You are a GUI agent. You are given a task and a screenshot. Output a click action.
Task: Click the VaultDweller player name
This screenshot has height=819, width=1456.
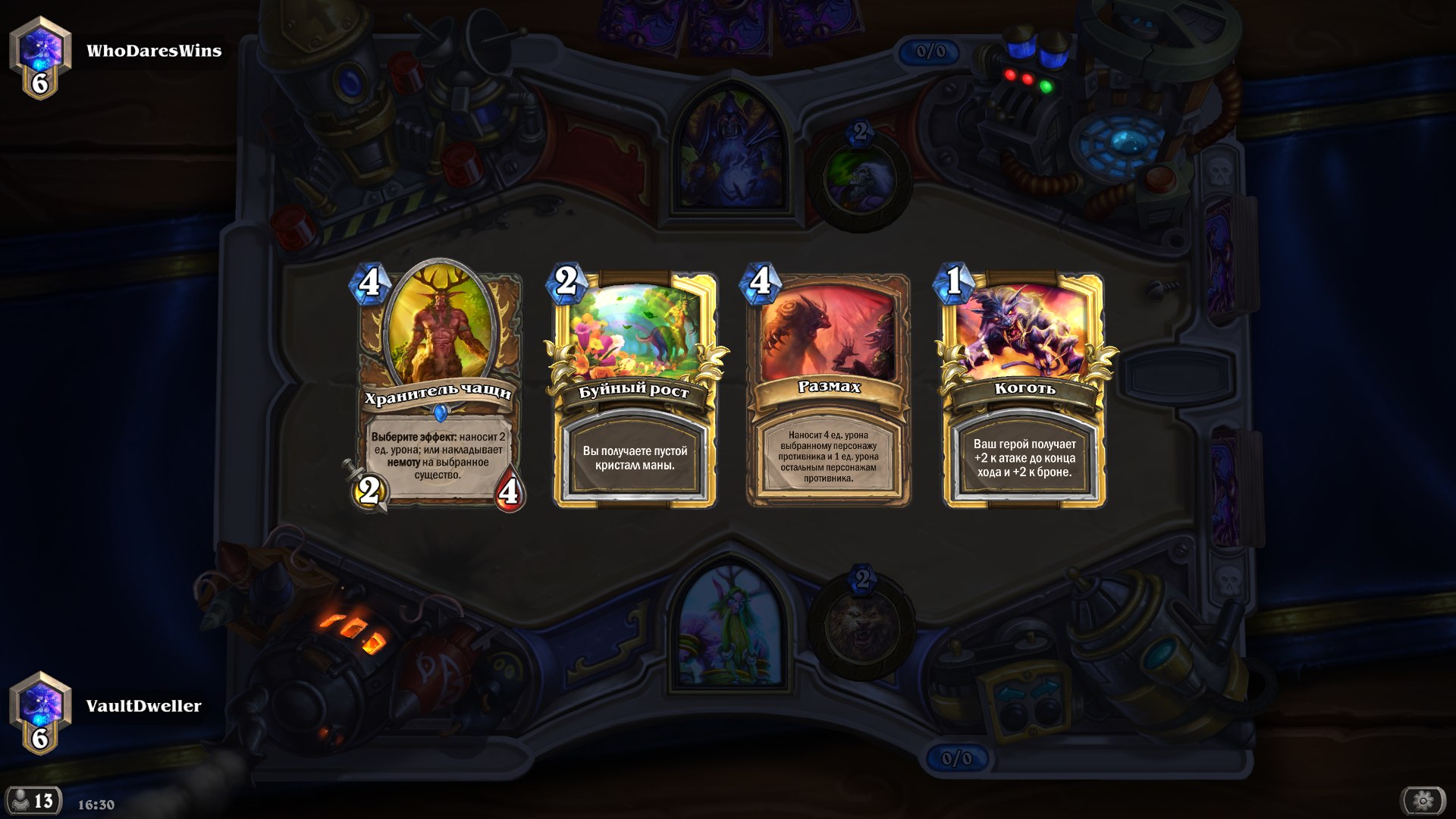tap(145, 706)
